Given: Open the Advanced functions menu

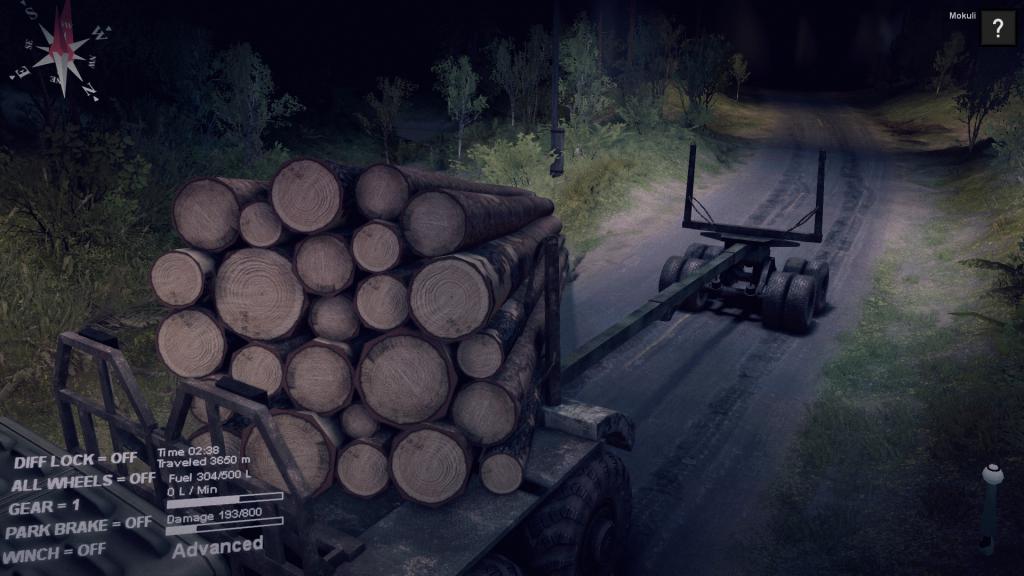Looking at the screenshot, I should pos(217,546).
